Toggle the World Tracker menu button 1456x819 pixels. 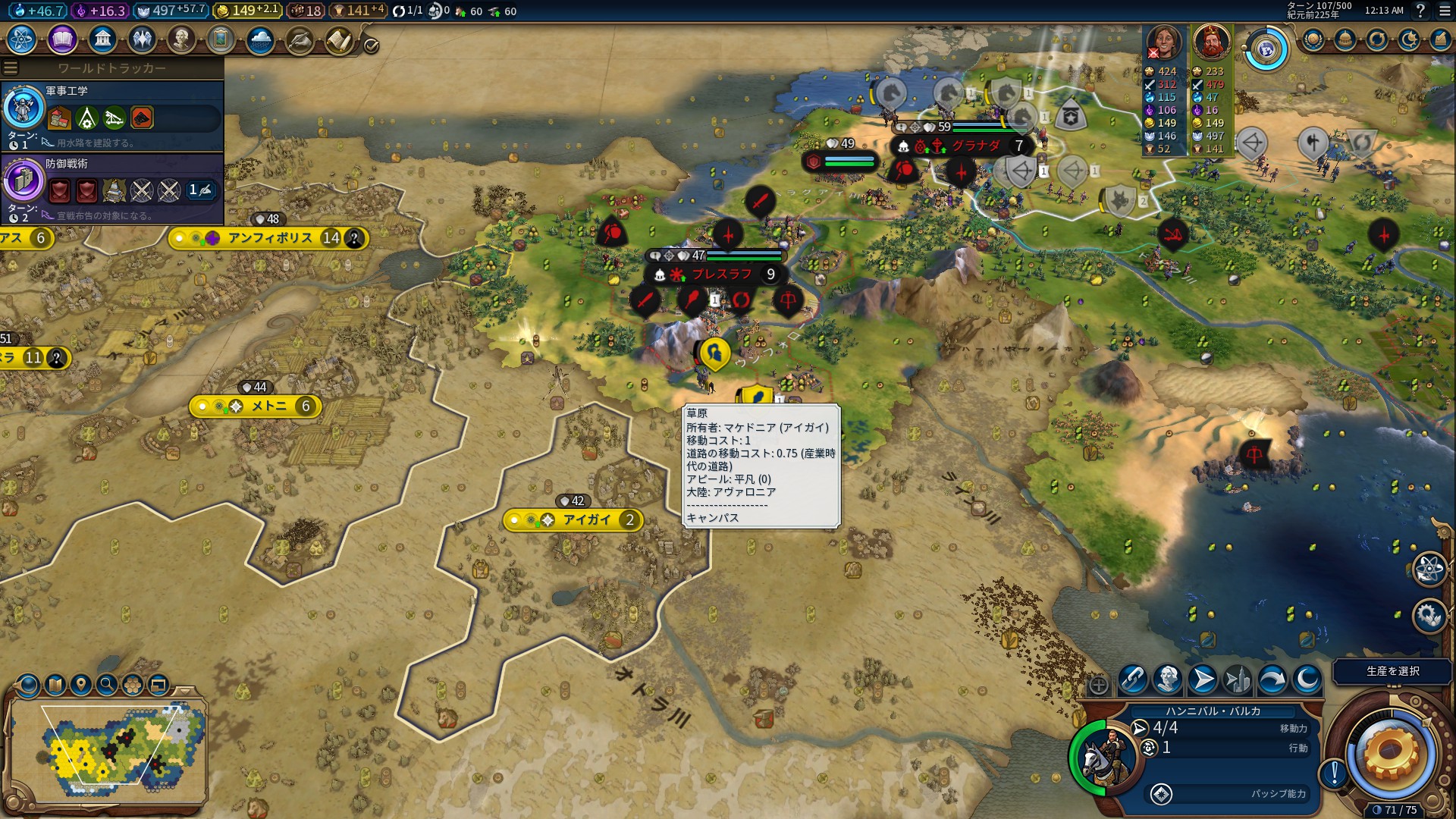click(11, 68)
